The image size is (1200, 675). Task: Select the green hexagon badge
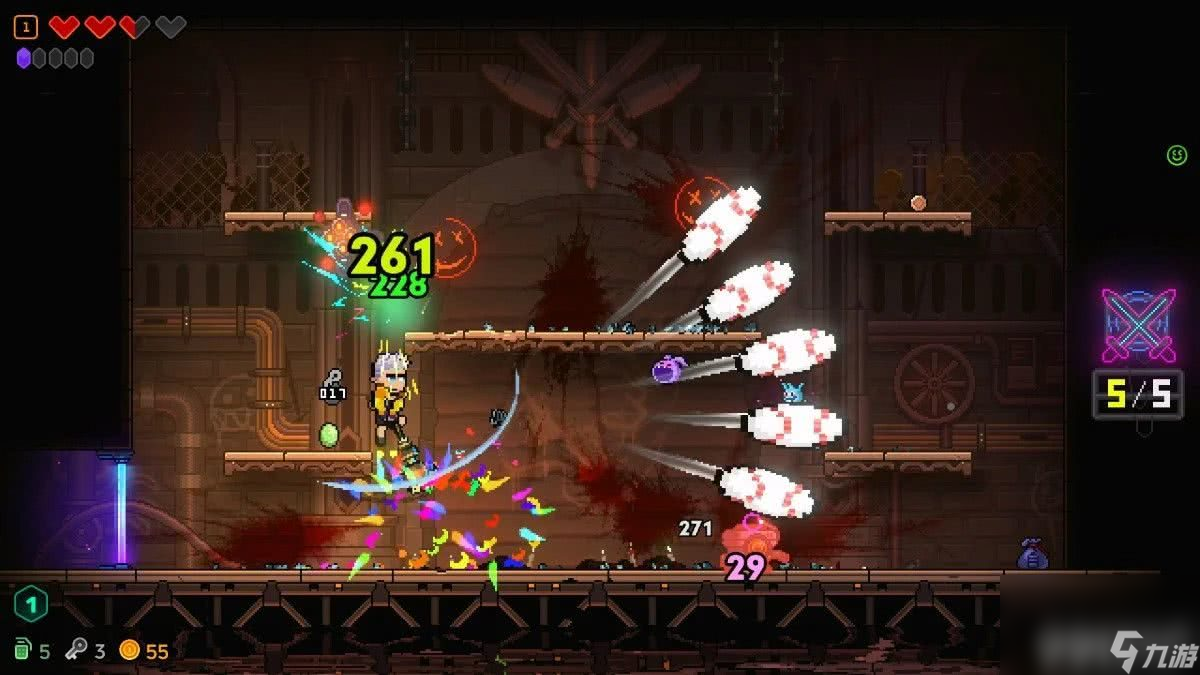click(x=31, y=604)
